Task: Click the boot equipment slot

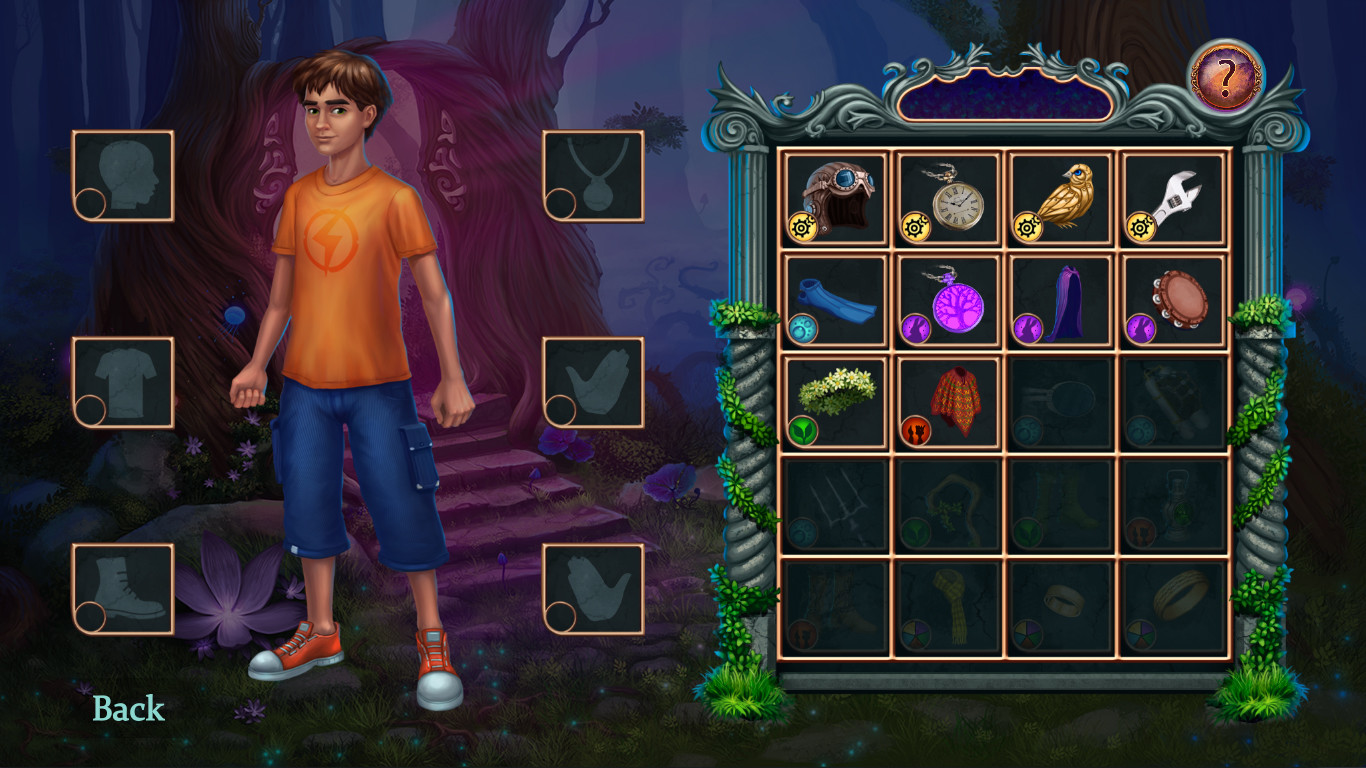Action: pos(123,589)
